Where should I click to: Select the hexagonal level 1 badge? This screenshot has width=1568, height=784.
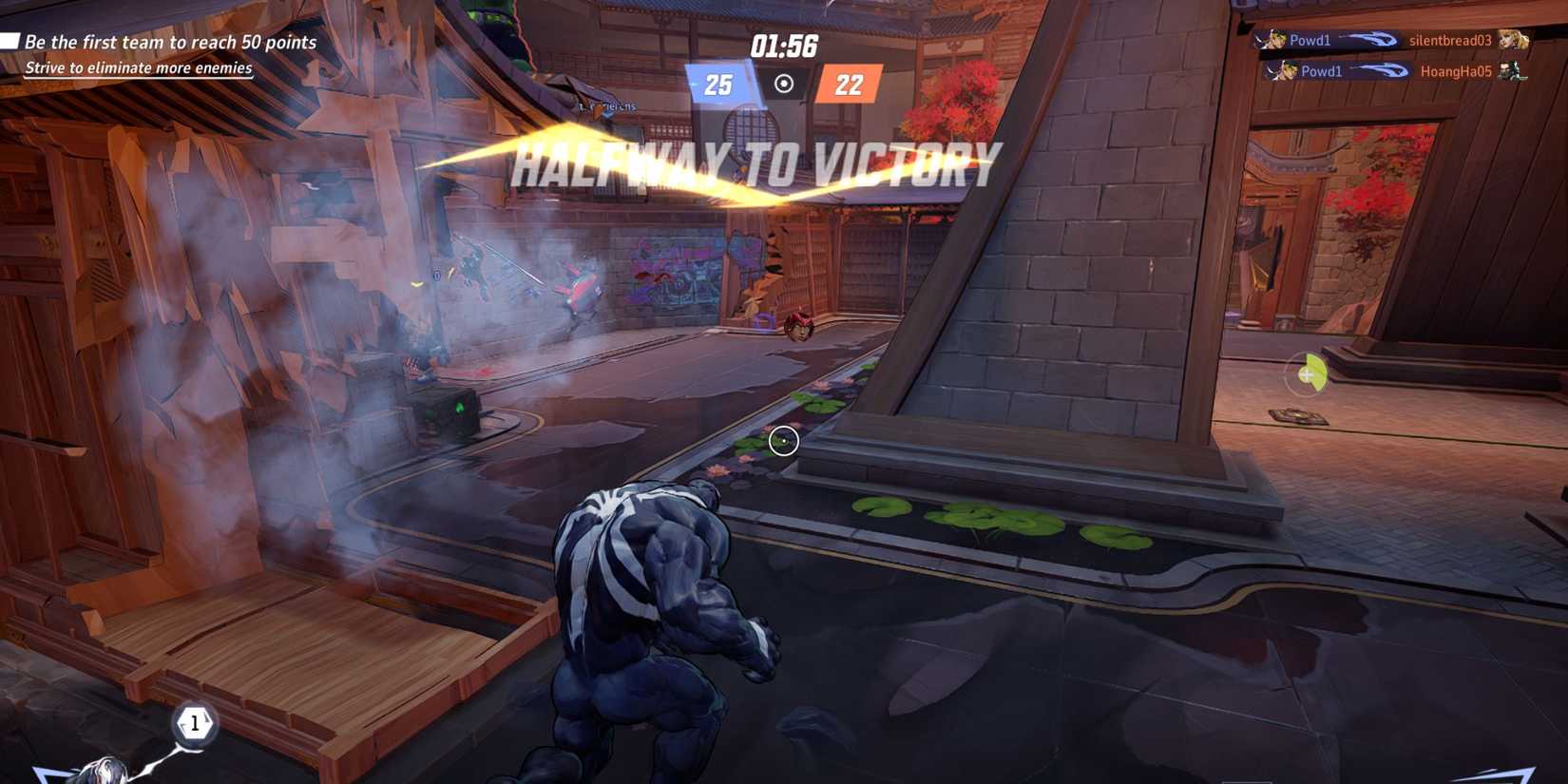tap(195, 722)
